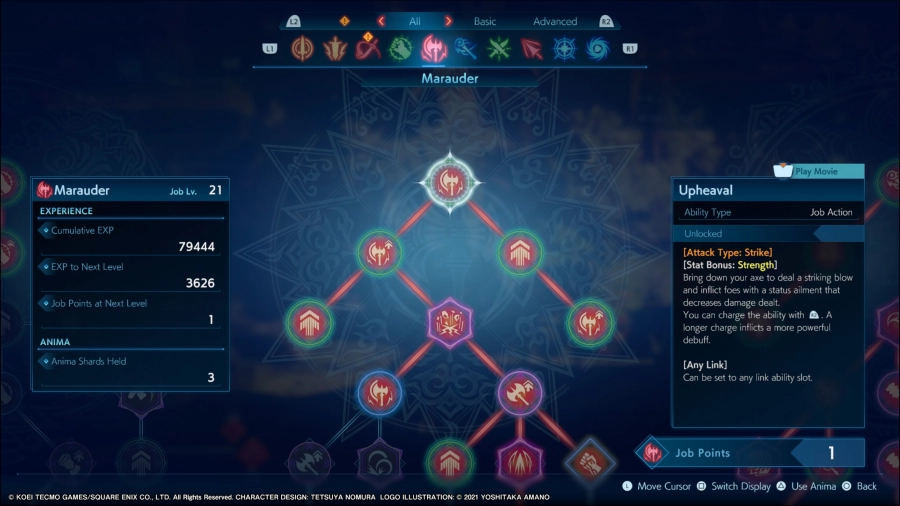Viewport: 900px width, 506px height.
Task: Select the purple-ringed axe node
Action: [x=519, y=392]
